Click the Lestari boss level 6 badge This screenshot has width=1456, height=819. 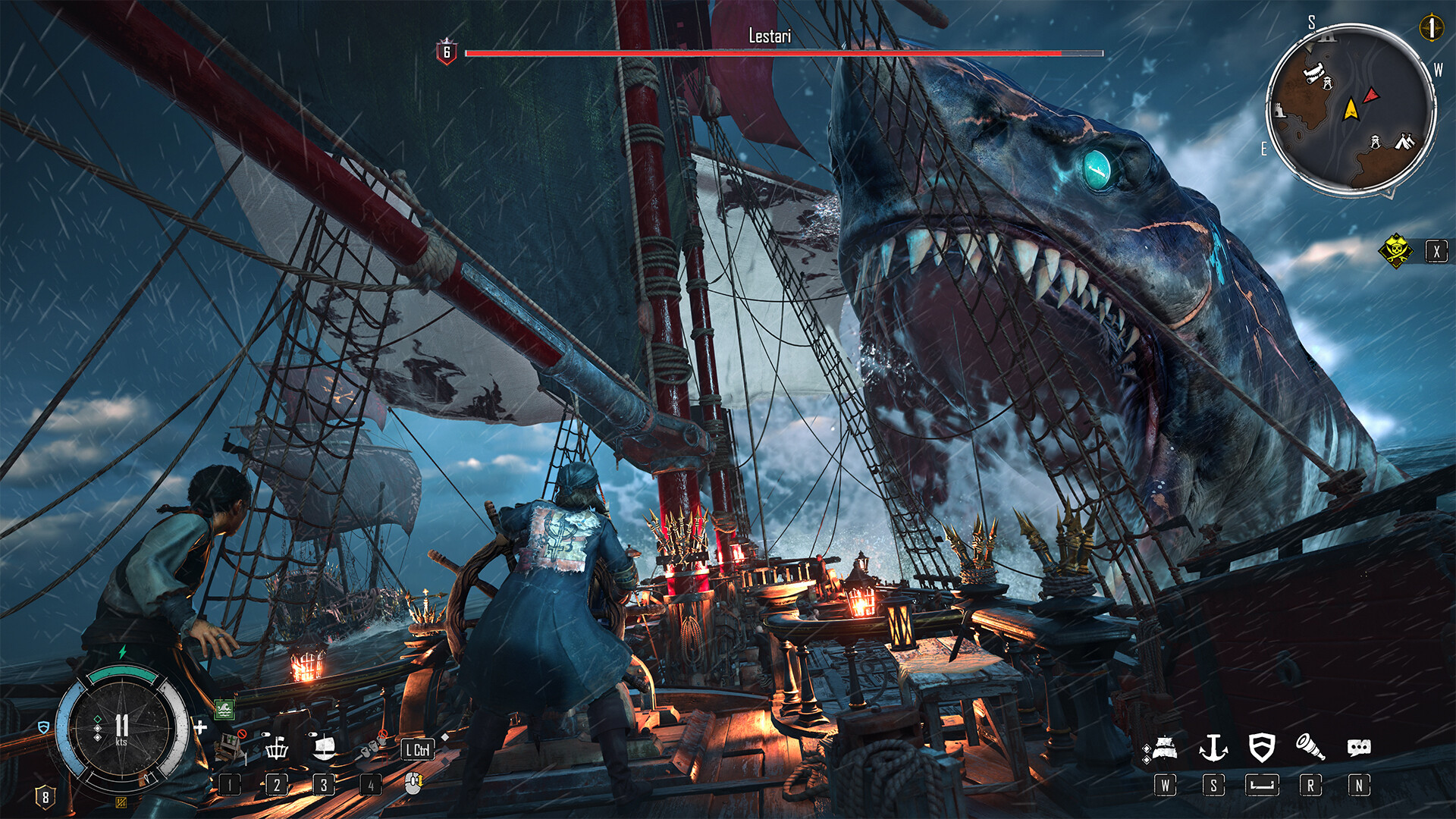pos(447,52)
